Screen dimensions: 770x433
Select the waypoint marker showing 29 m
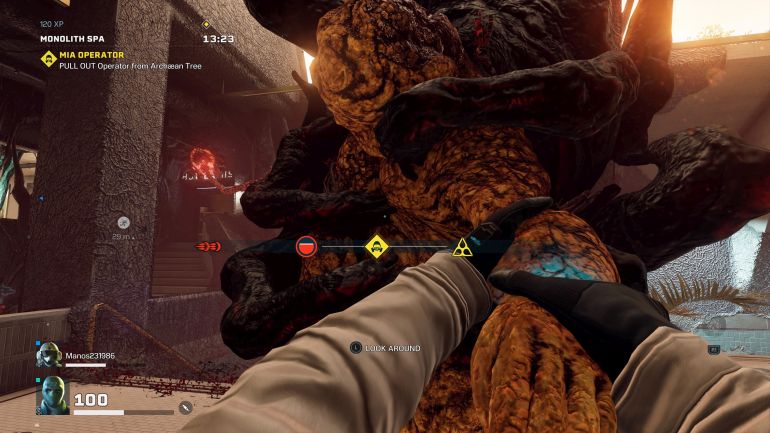pos(123,222)
